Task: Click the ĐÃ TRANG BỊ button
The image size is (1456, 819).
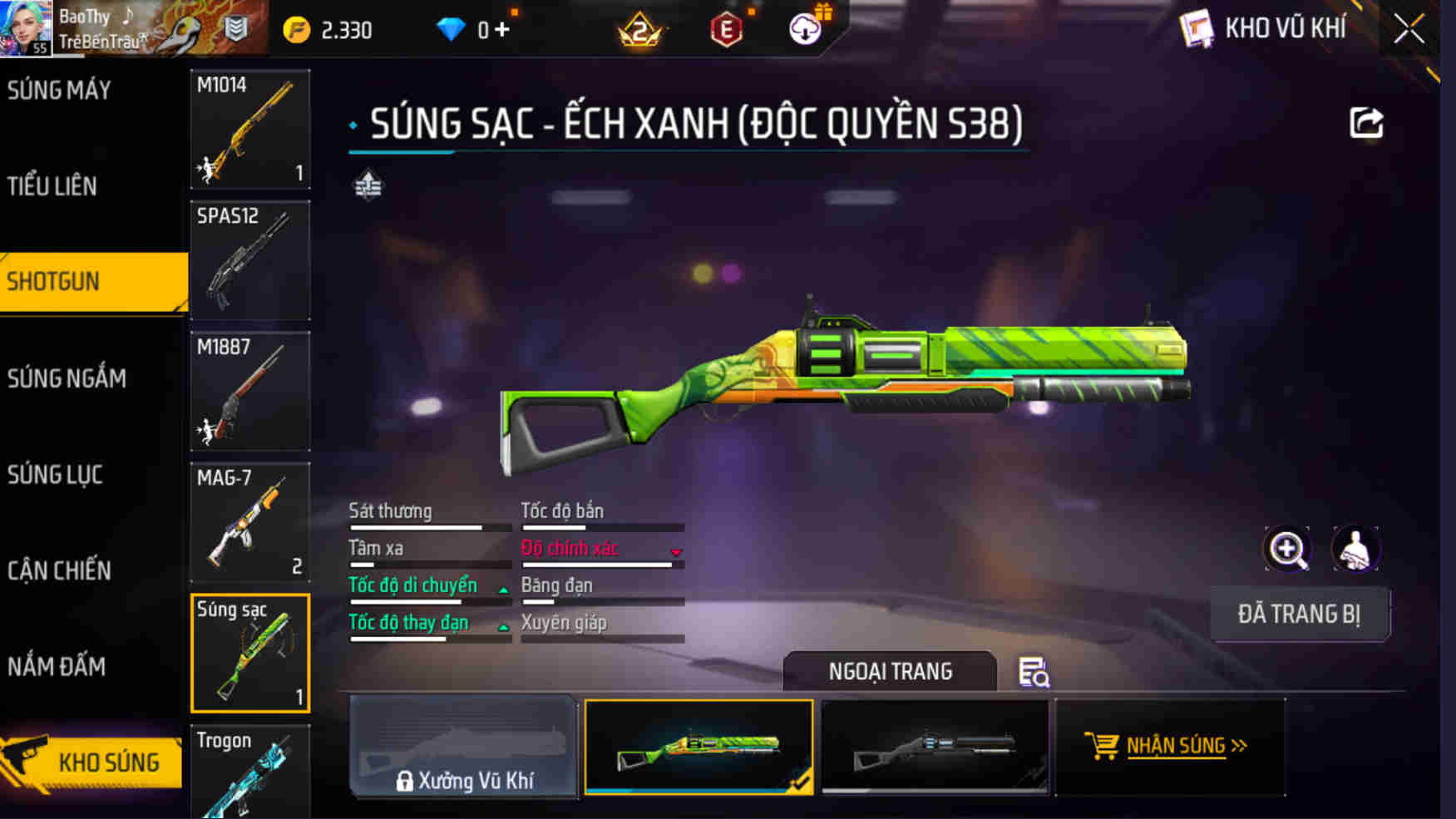Action: pyautogui.click(x=1301, y=613)
